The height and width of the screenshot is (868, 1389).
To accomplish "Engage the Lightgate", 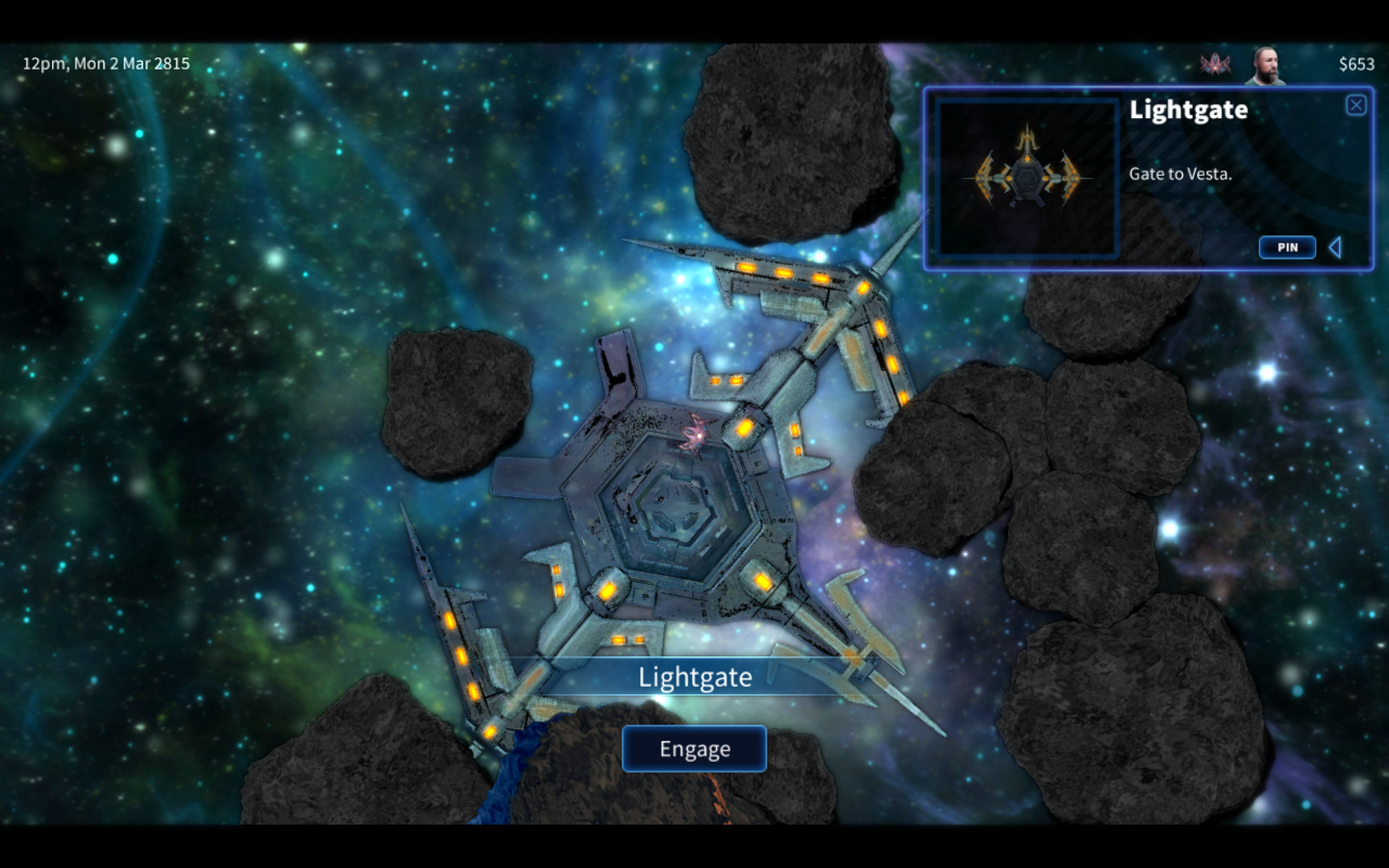I will [694, 748].
